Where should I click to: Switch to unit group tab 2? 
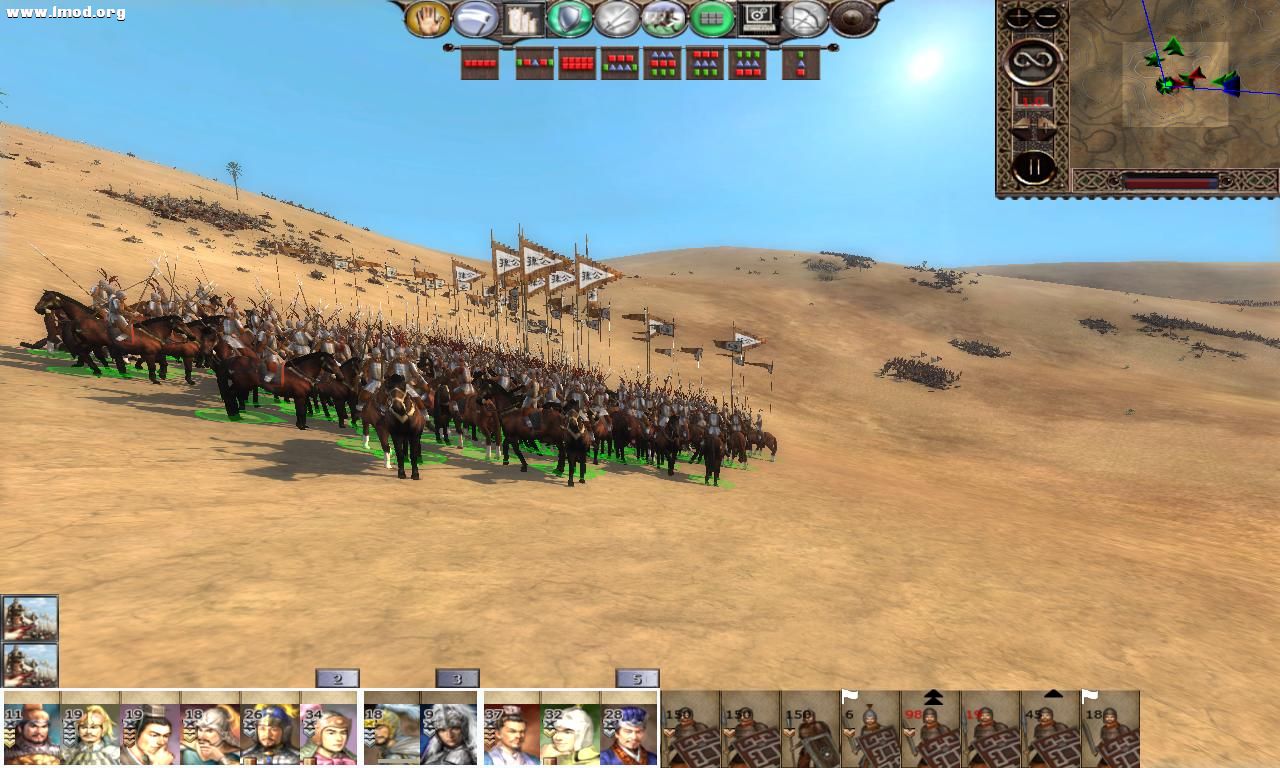pyautogui.click(x=337, y=678)
